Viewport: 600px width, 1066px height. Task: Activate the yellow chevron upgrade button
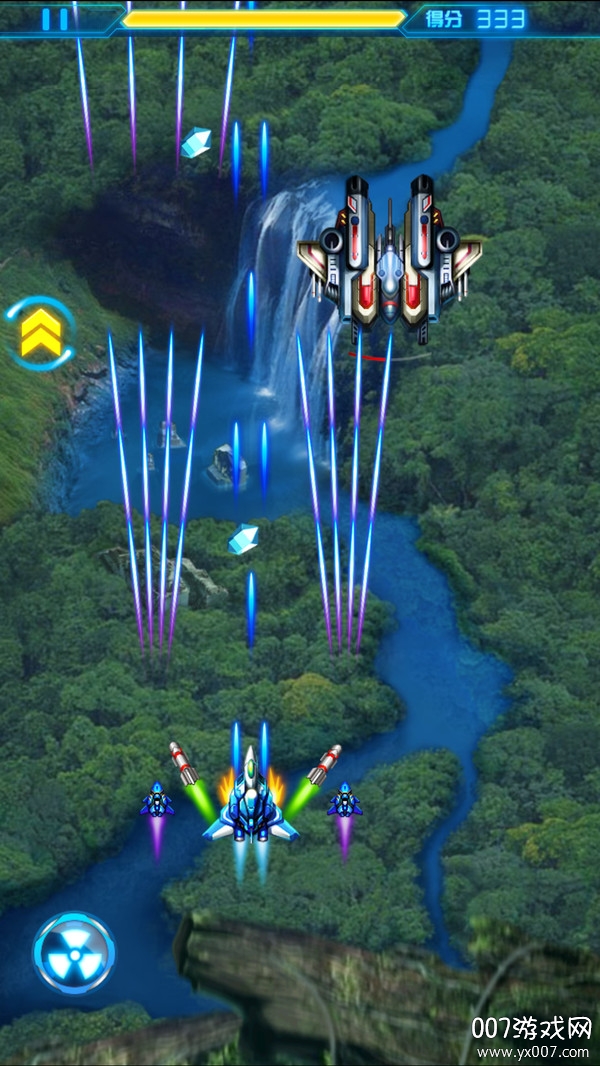pos(40,335)
